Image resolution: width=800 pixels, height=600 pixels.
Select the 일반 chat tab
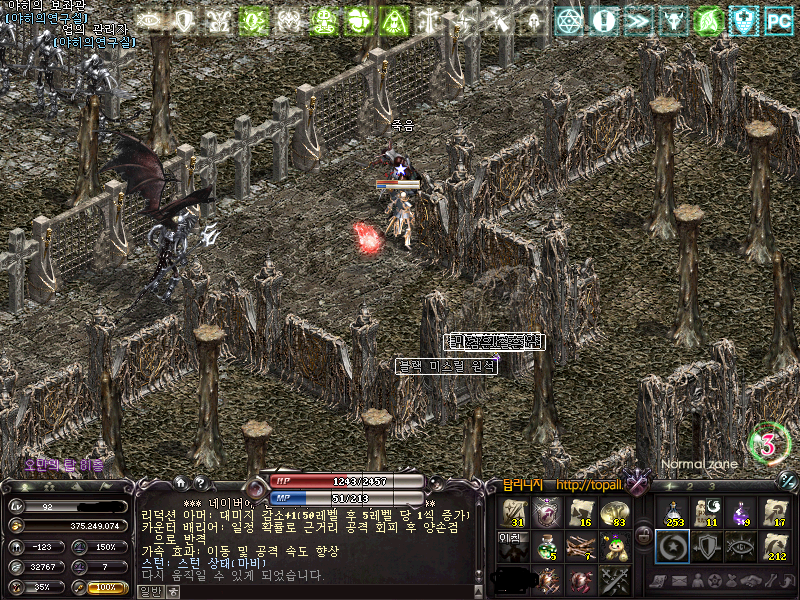tap(149, 591)
